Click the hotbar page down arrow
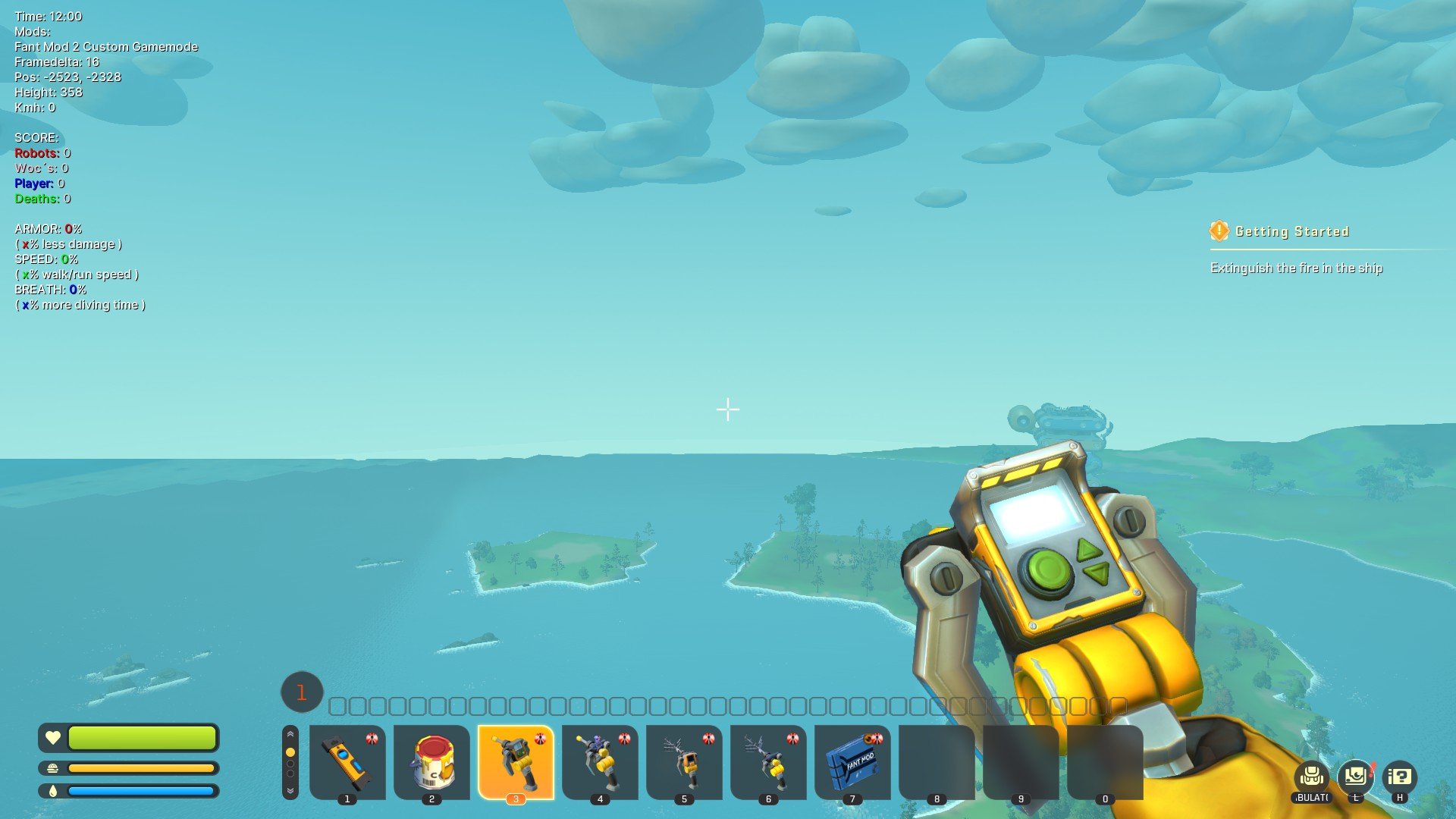1456x819 pixels. click(x=290, y=791)
